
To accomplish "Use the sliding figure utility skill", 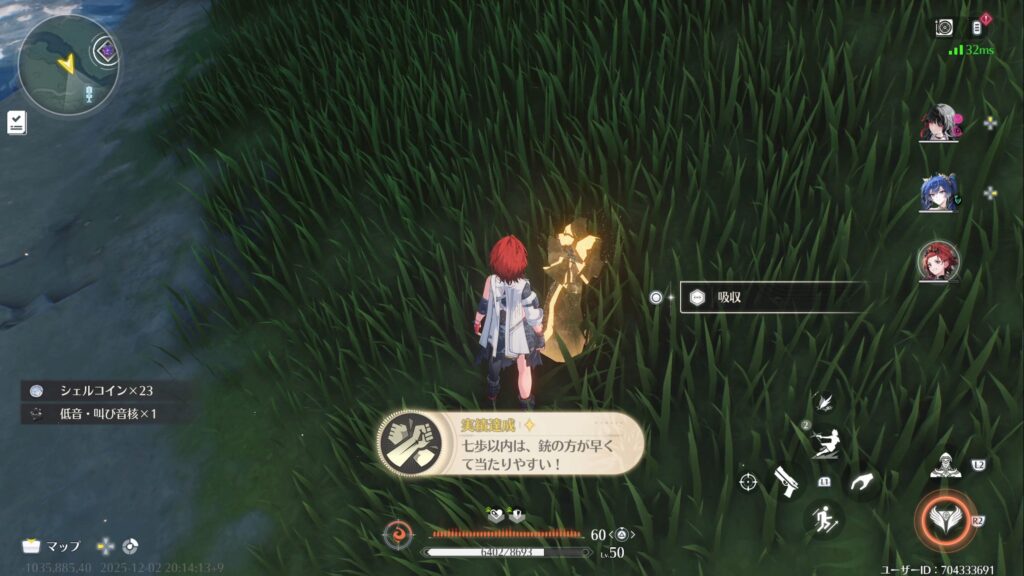I will (x=824, y=442).
